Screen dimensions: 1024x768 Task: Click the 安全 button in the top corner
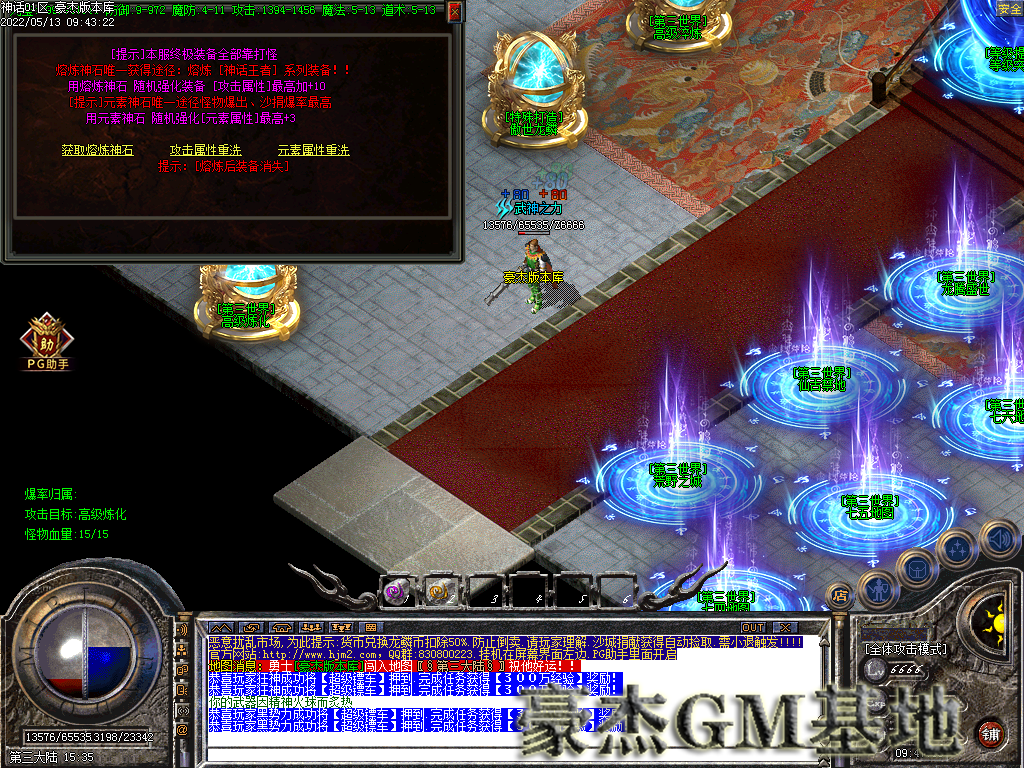pyautogui.click(x=1009, y=9)
